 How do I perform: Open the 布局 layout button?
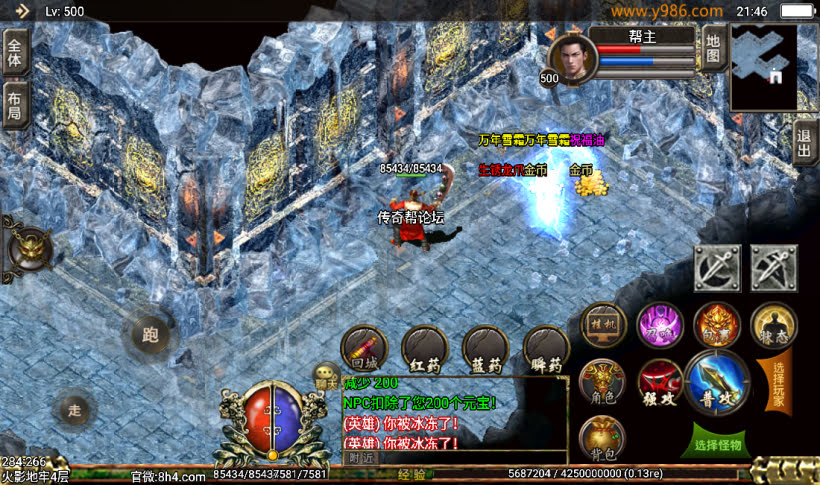coord(16,105)
